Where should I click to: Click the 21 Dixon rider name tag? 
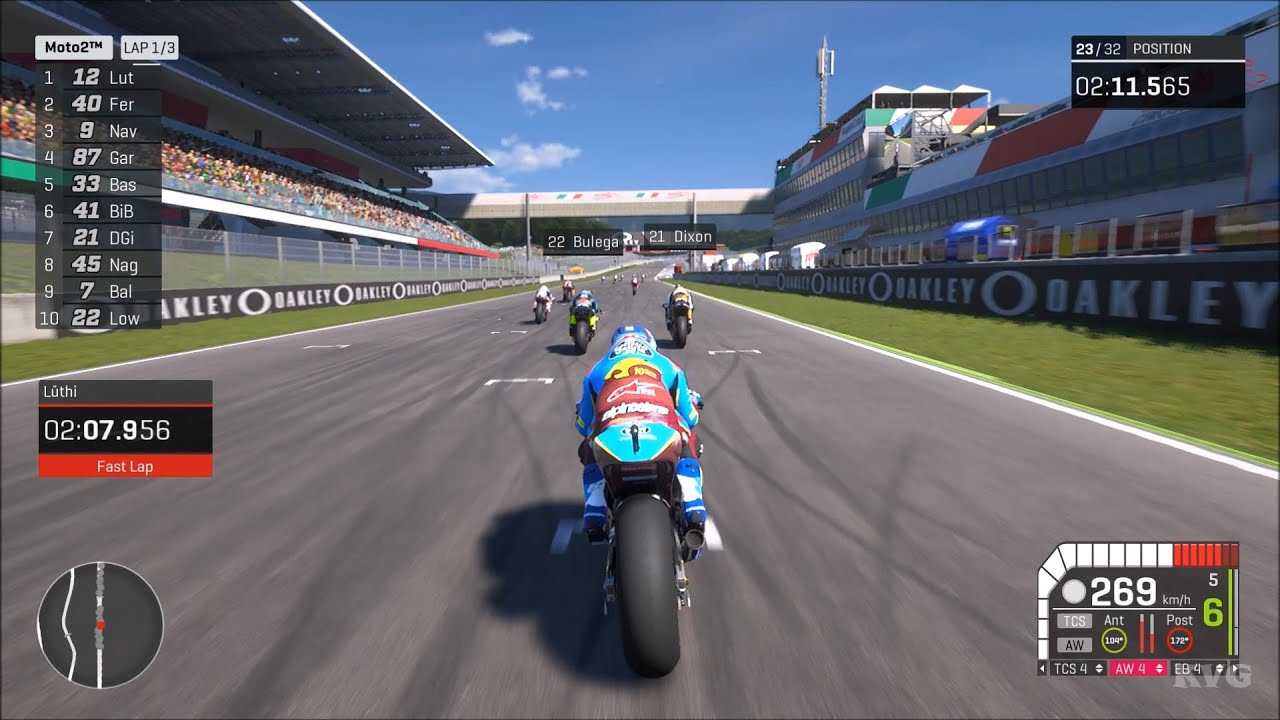pos(680,237)
